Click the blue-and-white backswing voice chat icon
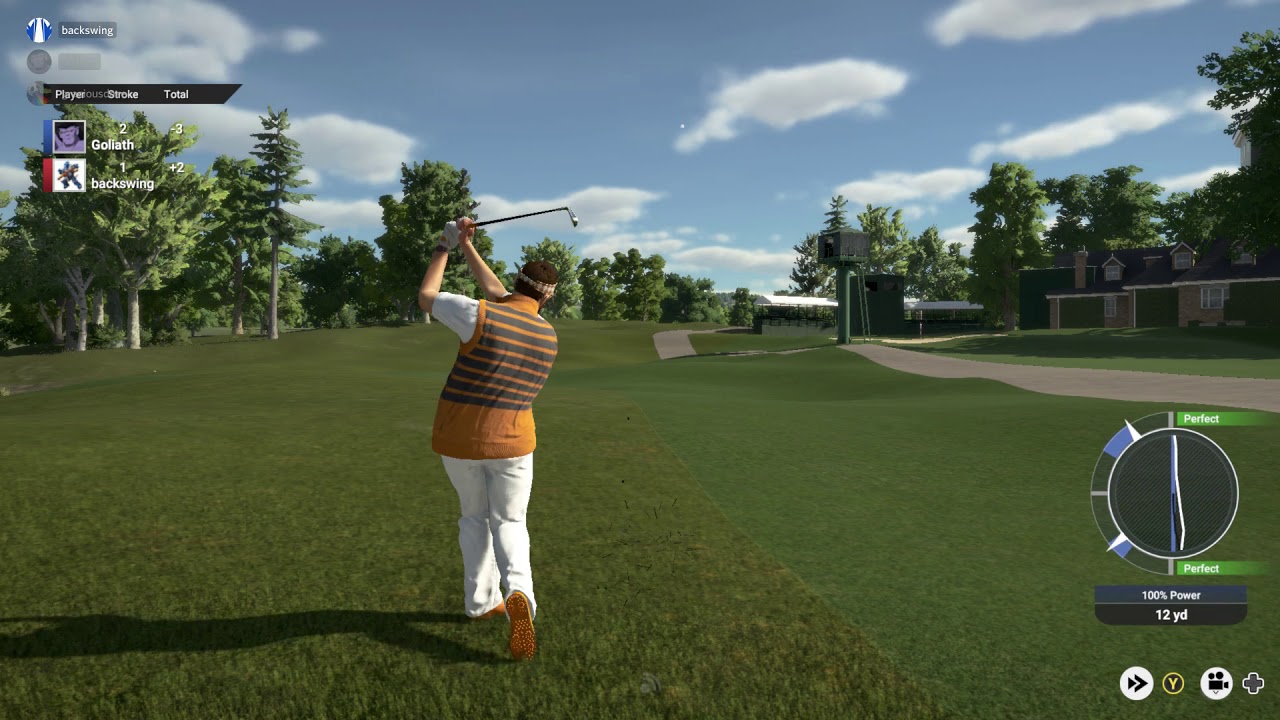This screenshot has height=720, width=1280. point(39,30)
